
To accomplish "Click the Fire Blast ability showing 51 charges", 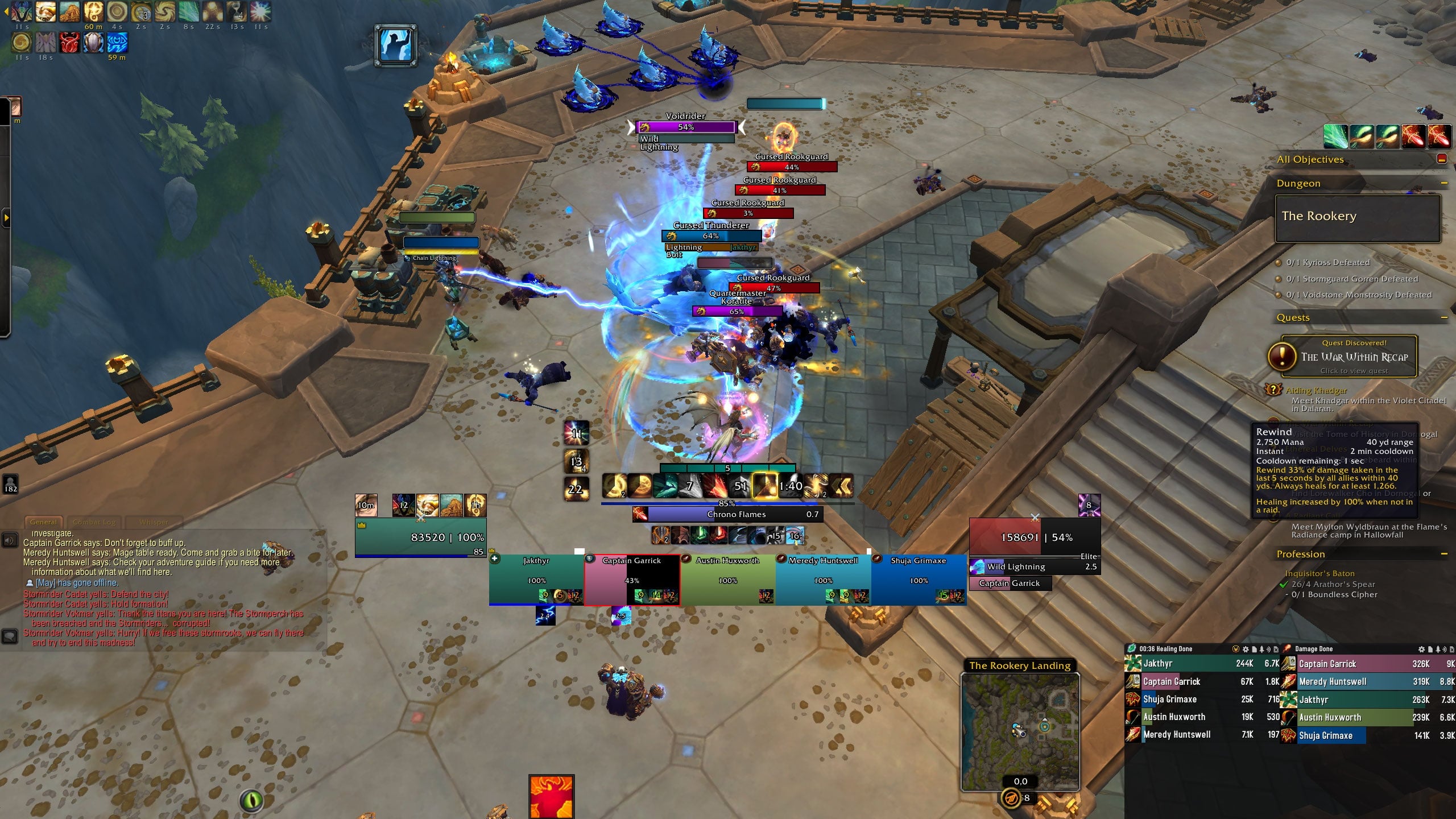I will coord(738,486).
